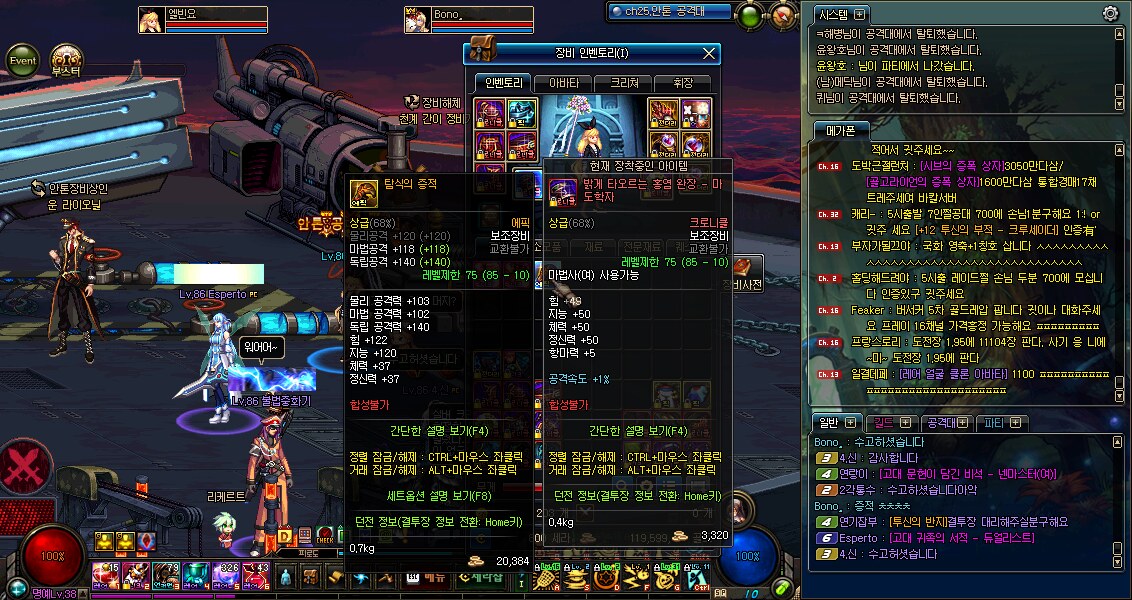The image size is (1132, 600).
Task: Switch to the 아바타 tab
Action: 562,83
